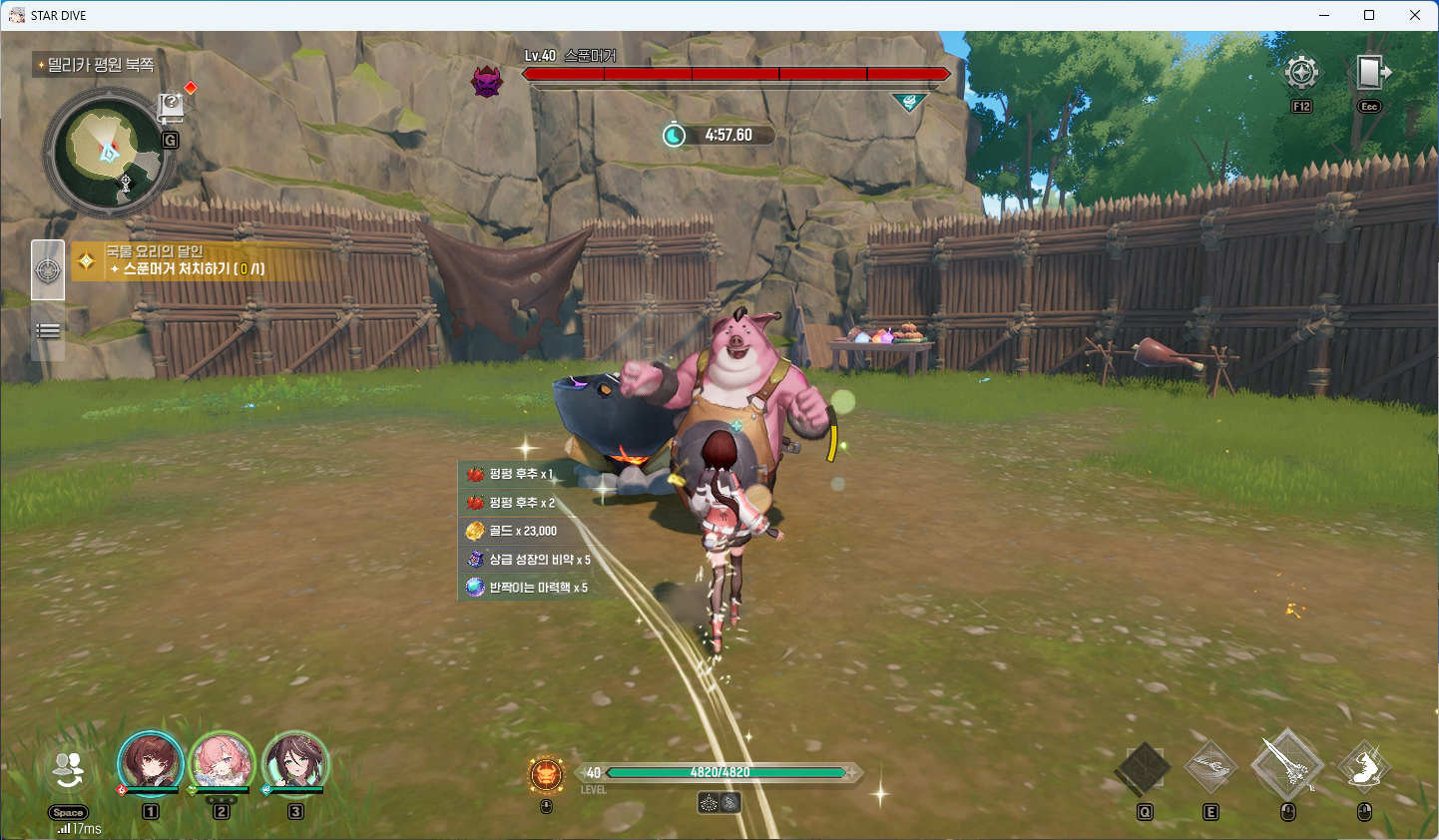Trigger the sword basic attack icon
This screenshot has width=1439, height=840.
(1287, 765)
